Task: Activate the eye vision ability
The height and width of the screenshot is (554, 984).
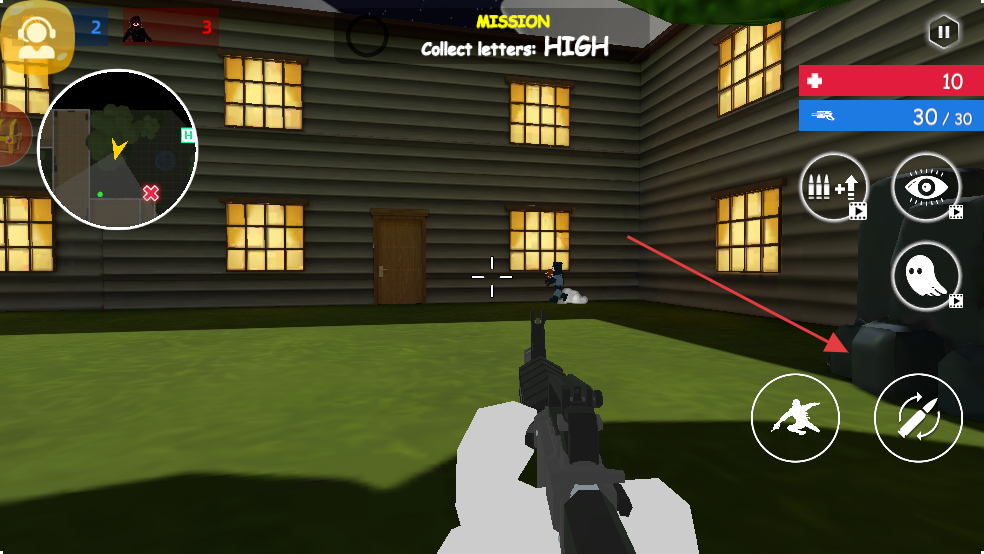Action: click(x=926, y=187)
